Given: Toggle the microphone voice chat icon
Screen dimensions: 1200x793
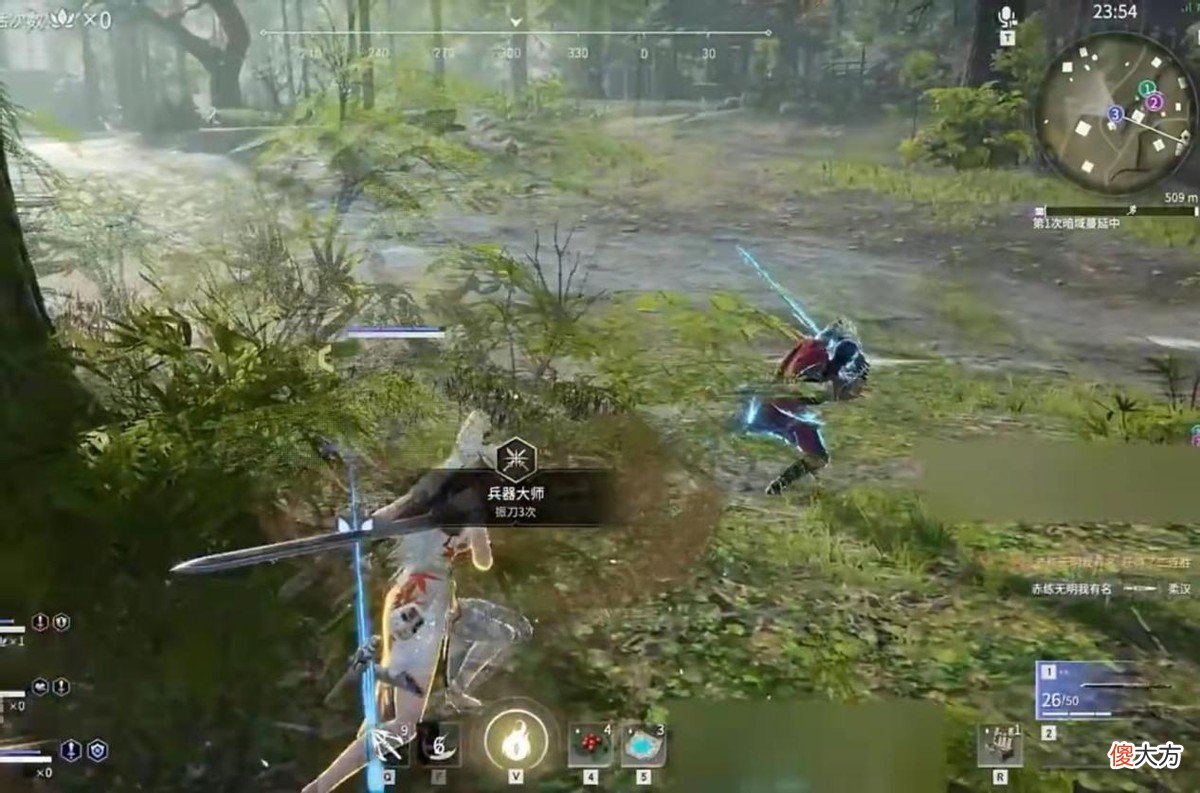Looking at the screenshot, I should coord(1007,17).
